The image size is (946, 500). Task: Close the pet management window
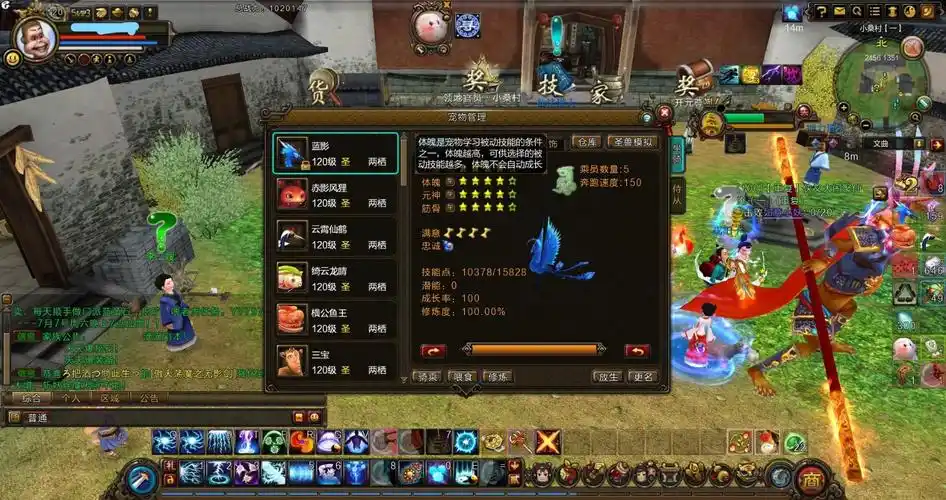(x=664, y=114)
